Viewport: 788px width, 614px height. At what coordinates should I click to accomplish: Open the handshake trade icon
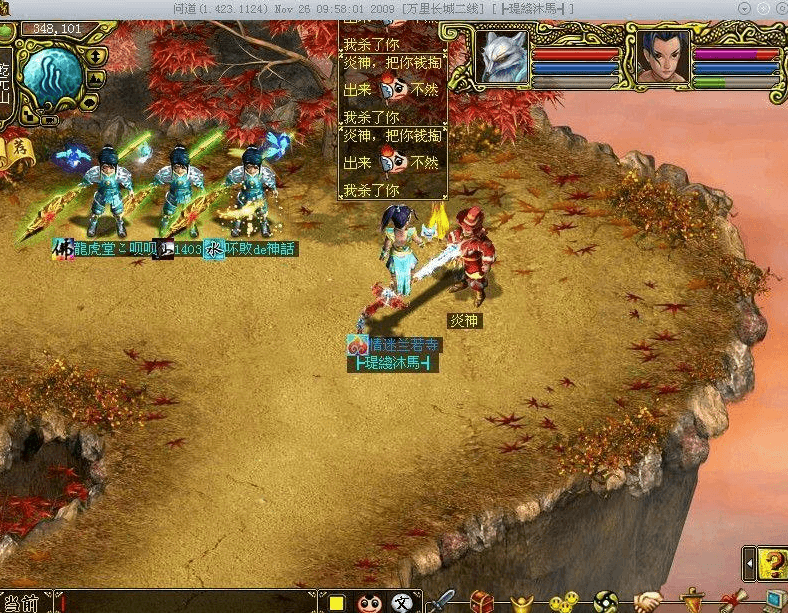pyautogui.click(x=648, y=601)
